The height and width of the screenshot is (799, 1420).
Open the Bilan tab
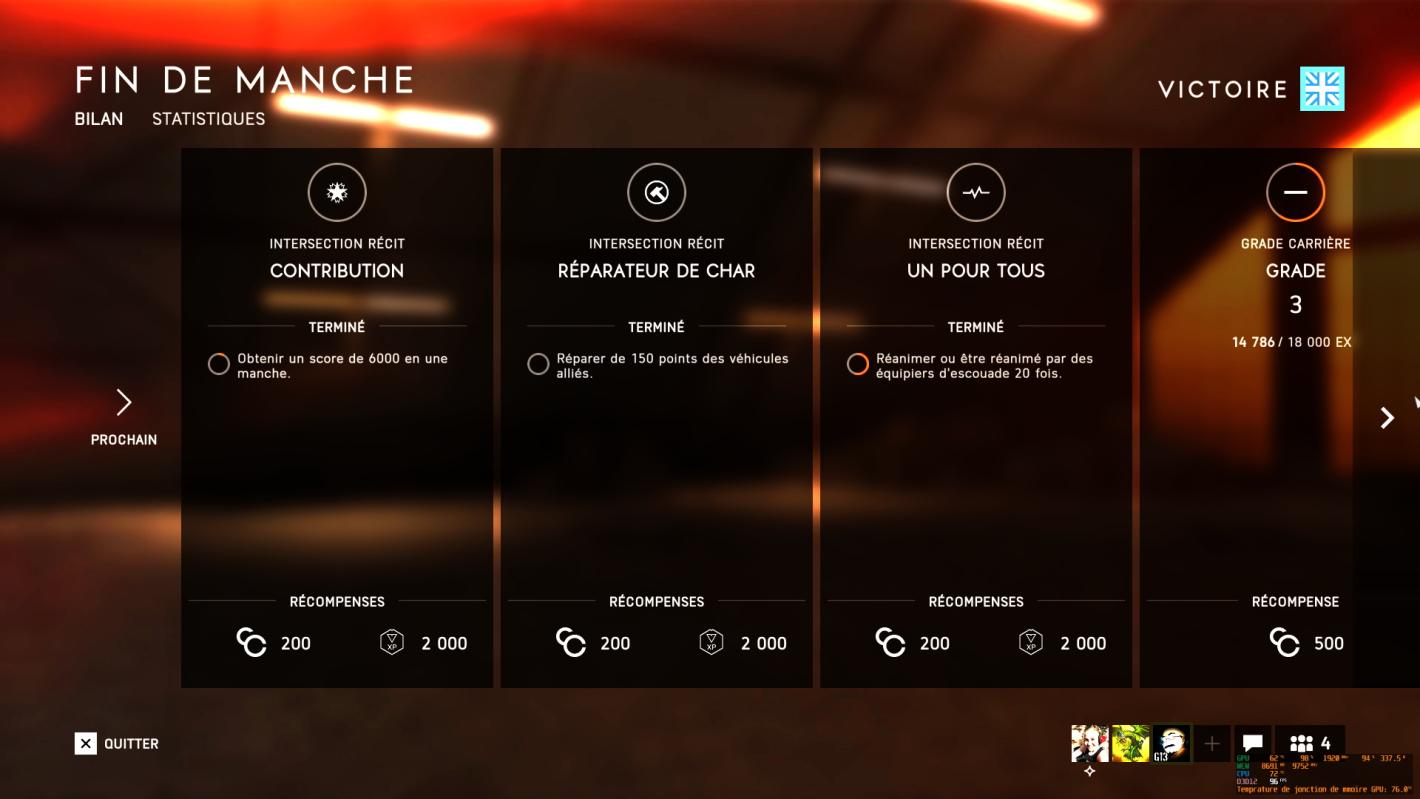(x=97, y=118)
